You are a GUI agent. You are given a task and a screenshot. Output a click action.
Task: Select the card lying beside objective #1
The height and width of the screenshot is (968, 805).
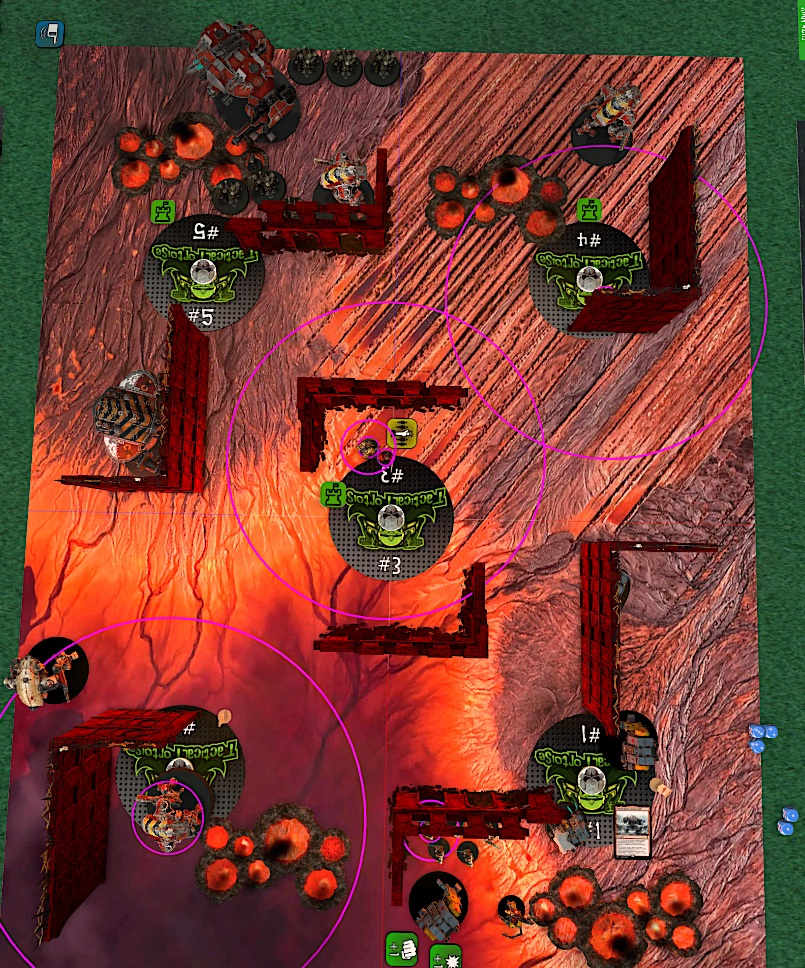coord(632,832)
